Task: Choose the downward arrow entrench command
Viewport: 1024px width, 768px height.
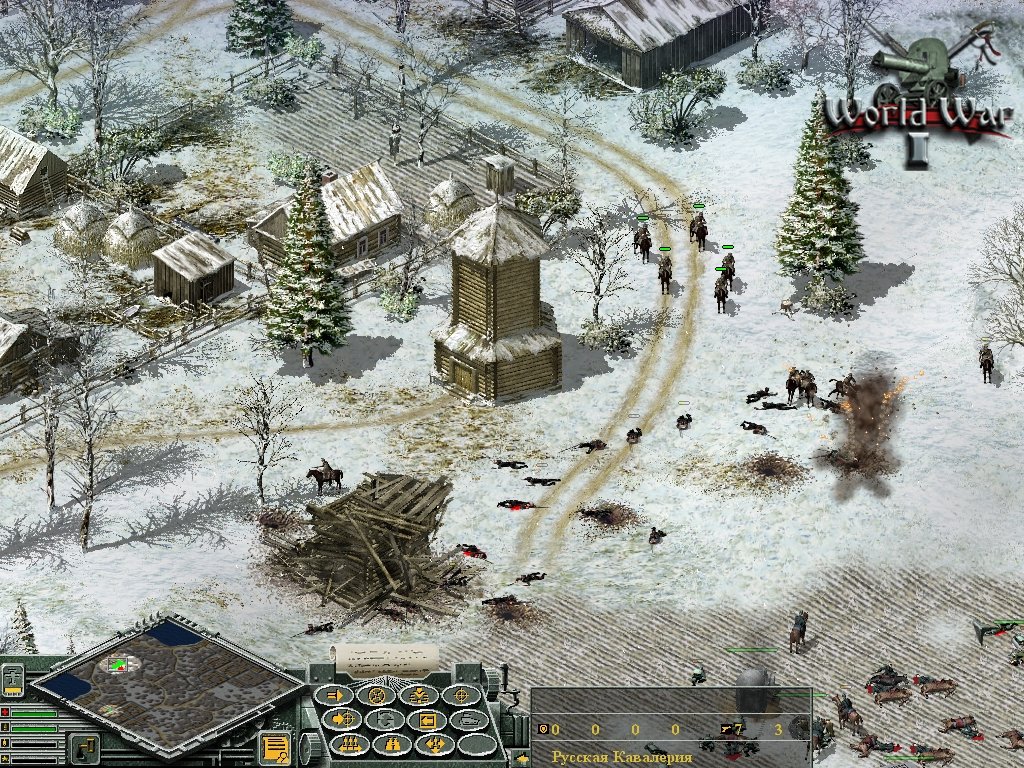Action: click(418, 695)
